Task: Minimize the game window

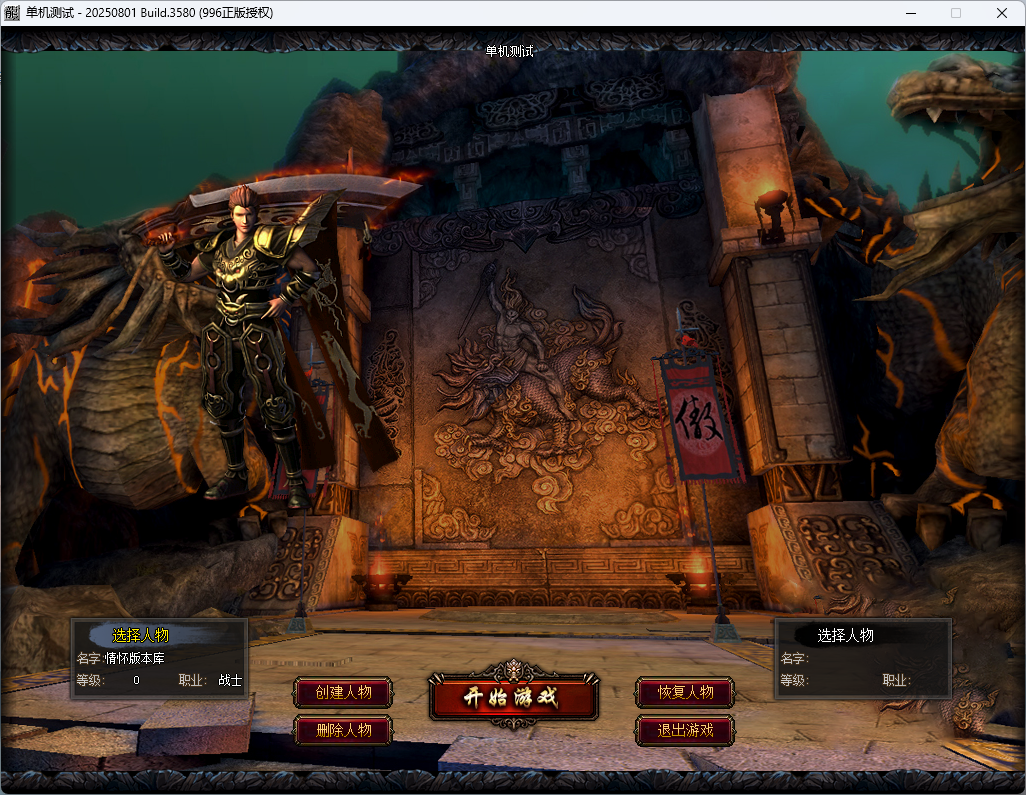Action: tap(910, 13)
